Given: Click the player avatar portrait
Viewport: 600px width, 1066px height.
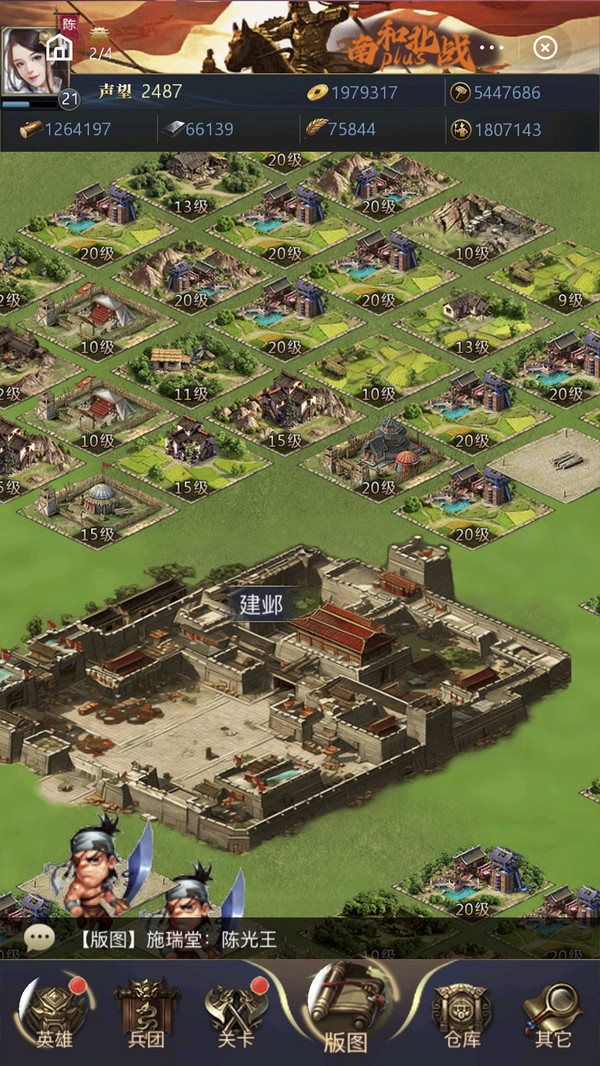Looking at the screenshot, I should click(33, 62).
